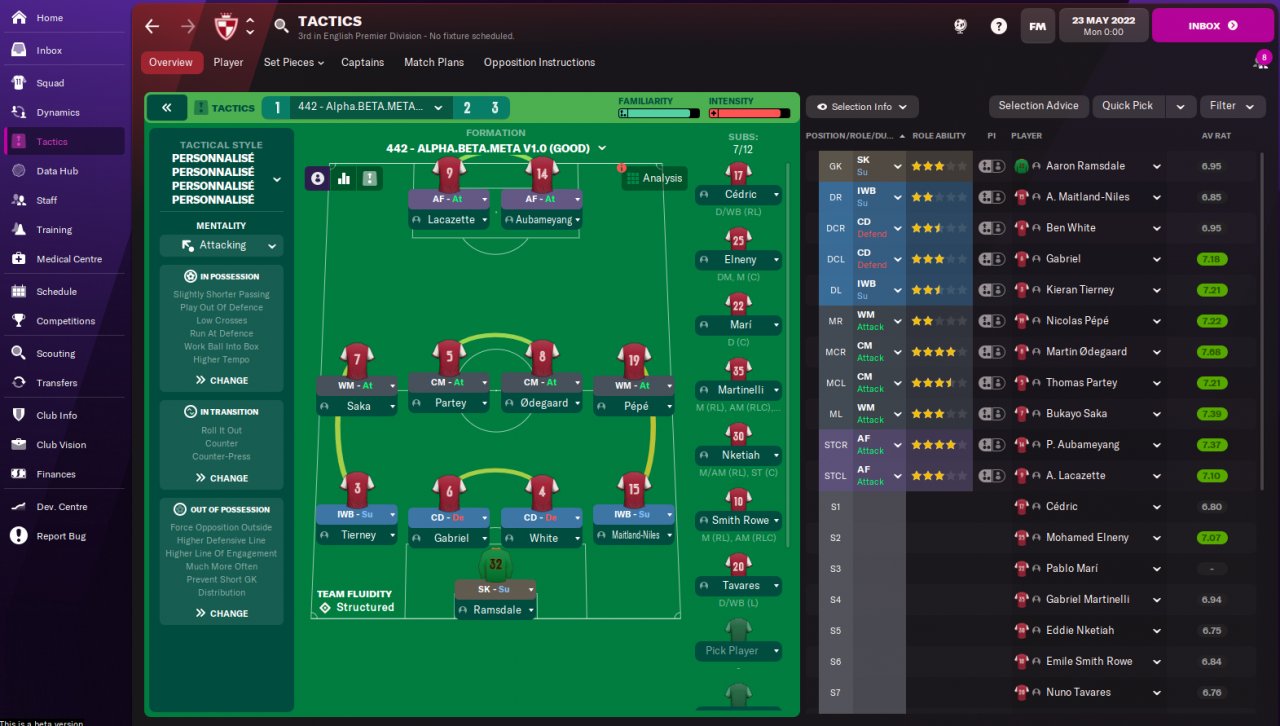Select tactic slot number 2
The height and width of the screenshot is (726, 1280).
tap(466, 108)
